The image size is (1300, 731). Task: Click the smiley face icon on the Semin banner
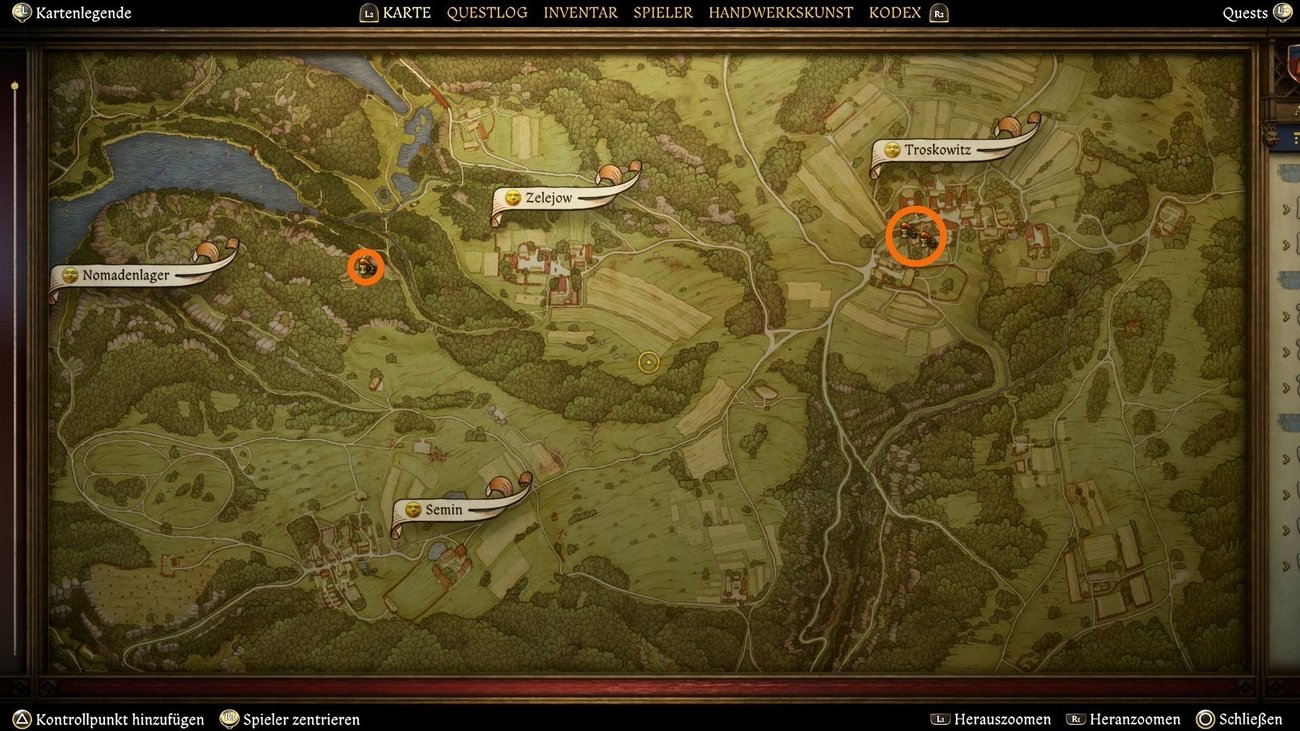click(x=414, y=509)
